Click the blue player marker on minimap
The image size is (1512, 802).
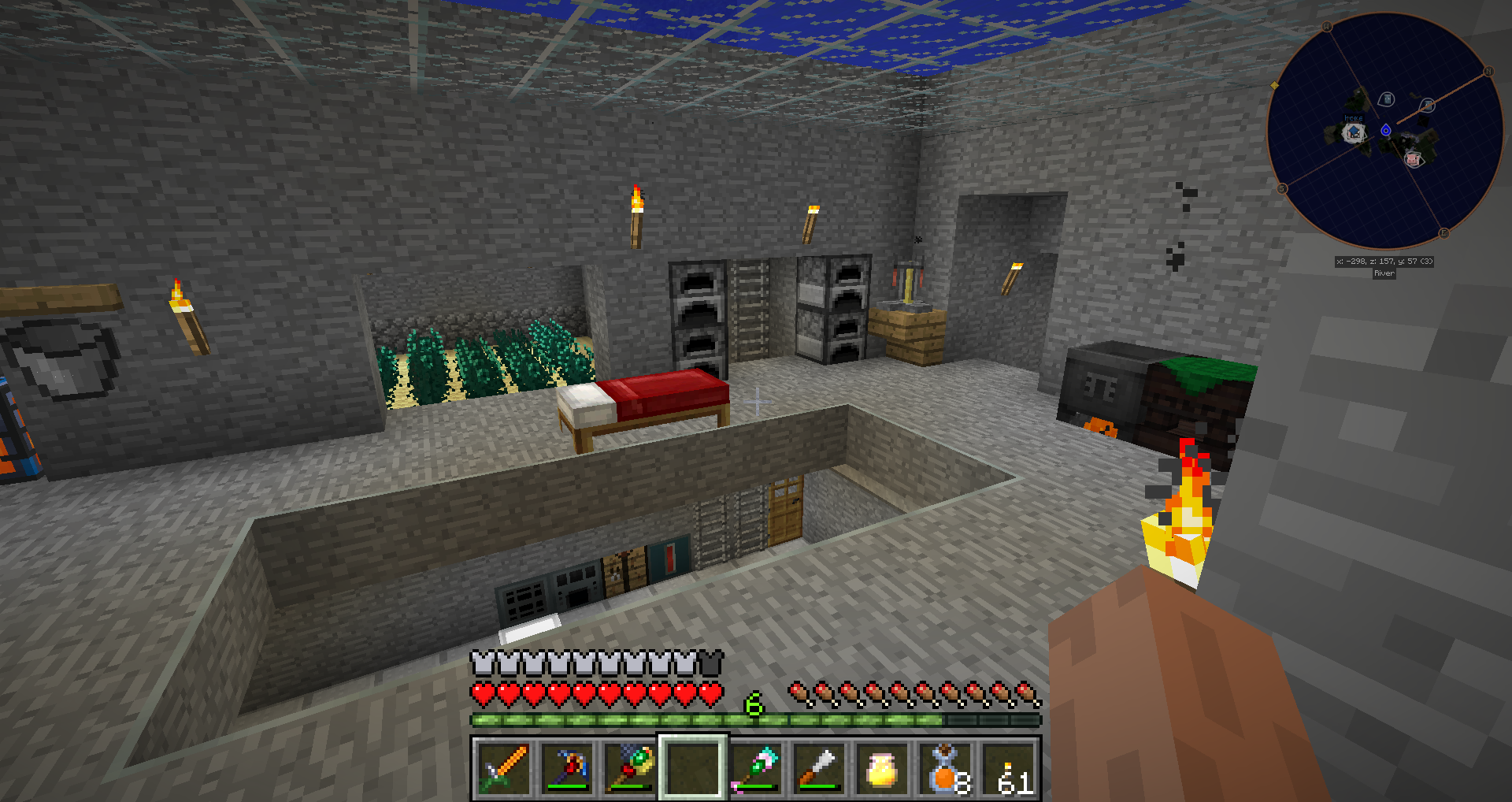[1386, 130]
